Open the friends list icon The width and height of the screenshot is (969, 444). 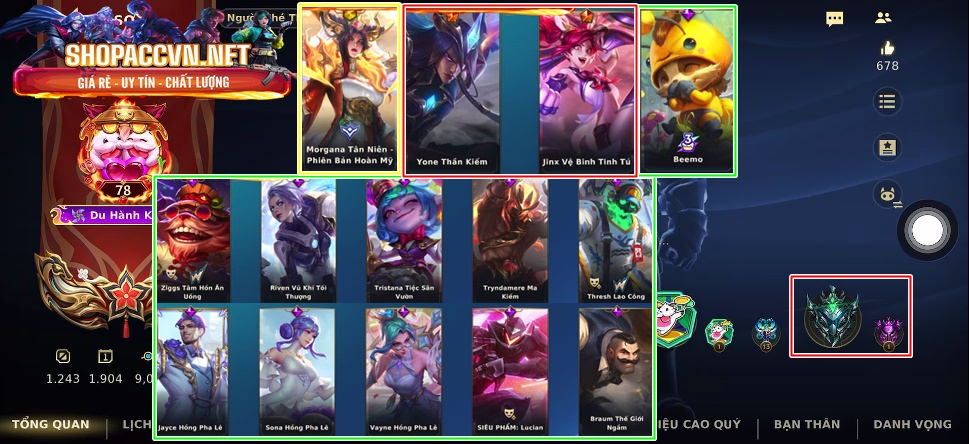(882, 18)
